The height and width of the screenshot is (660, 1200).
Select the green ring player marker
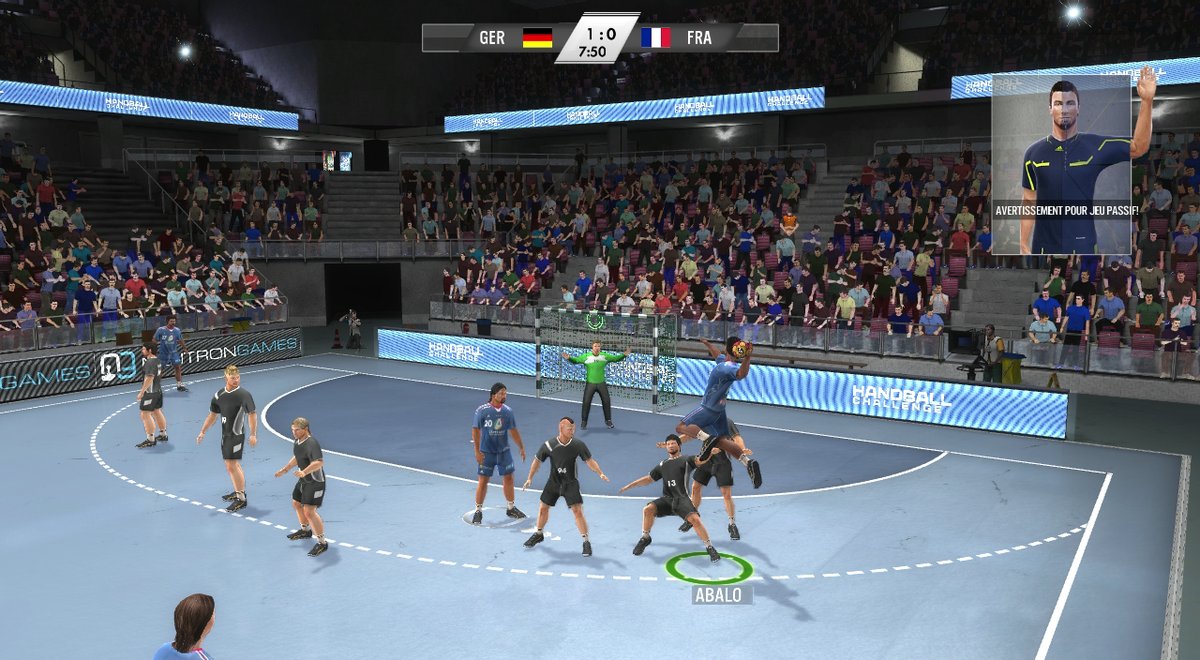point(709,568)
